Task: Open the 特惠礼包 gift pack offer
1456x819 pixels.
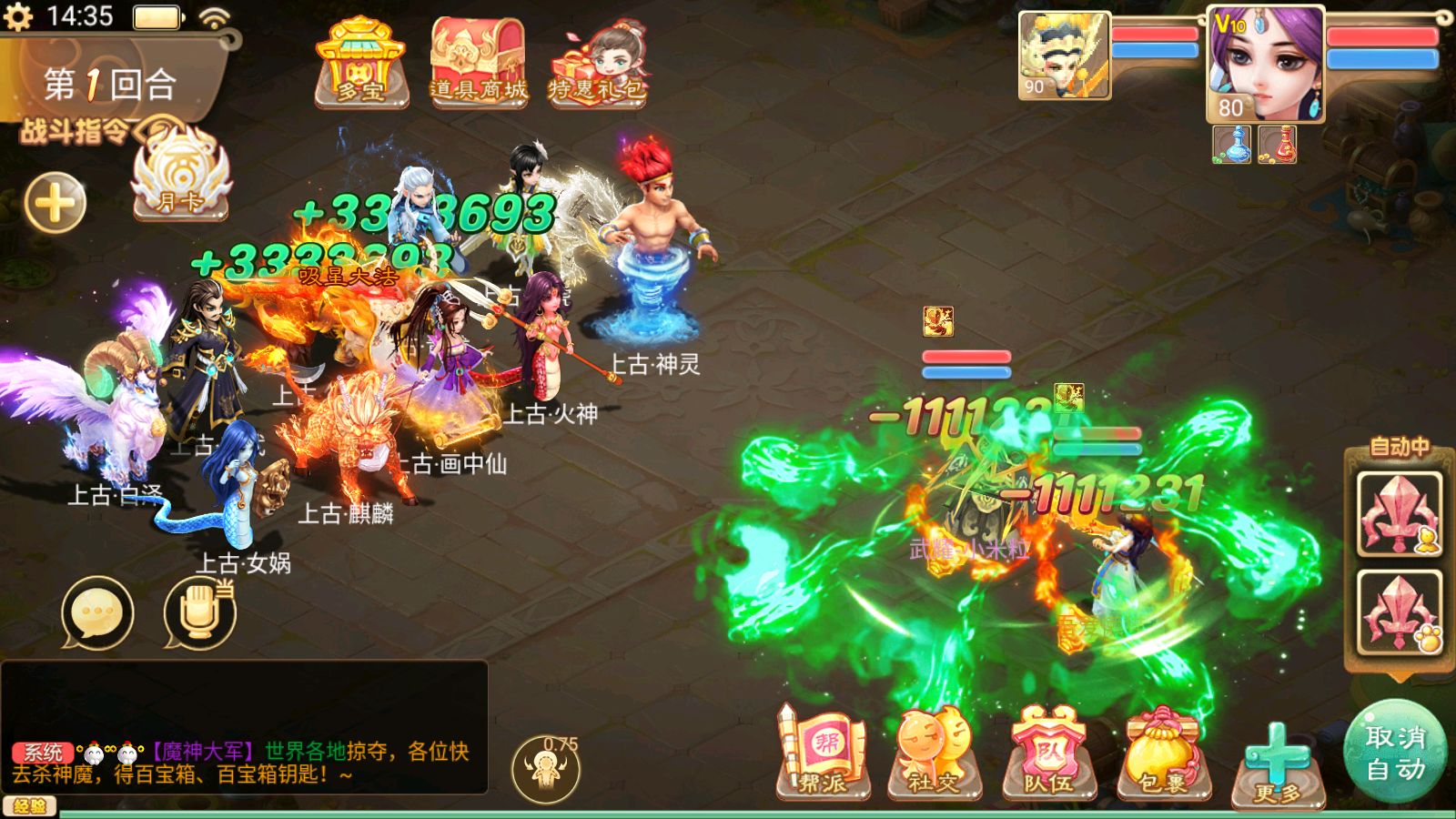Action: coord(598,66)
